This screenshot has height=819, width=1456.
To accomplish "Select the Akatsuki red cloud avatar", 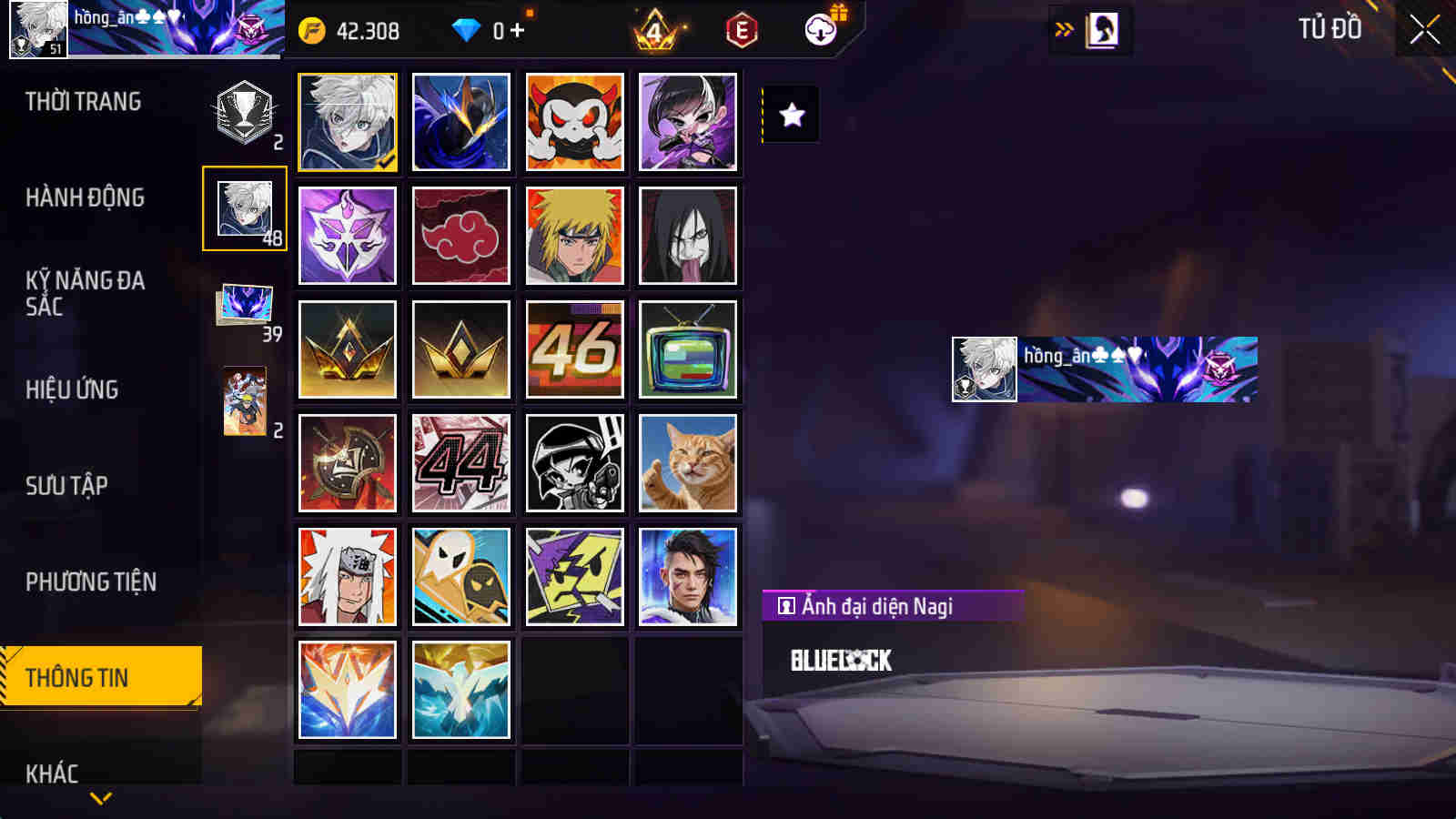I will (460, 235).
